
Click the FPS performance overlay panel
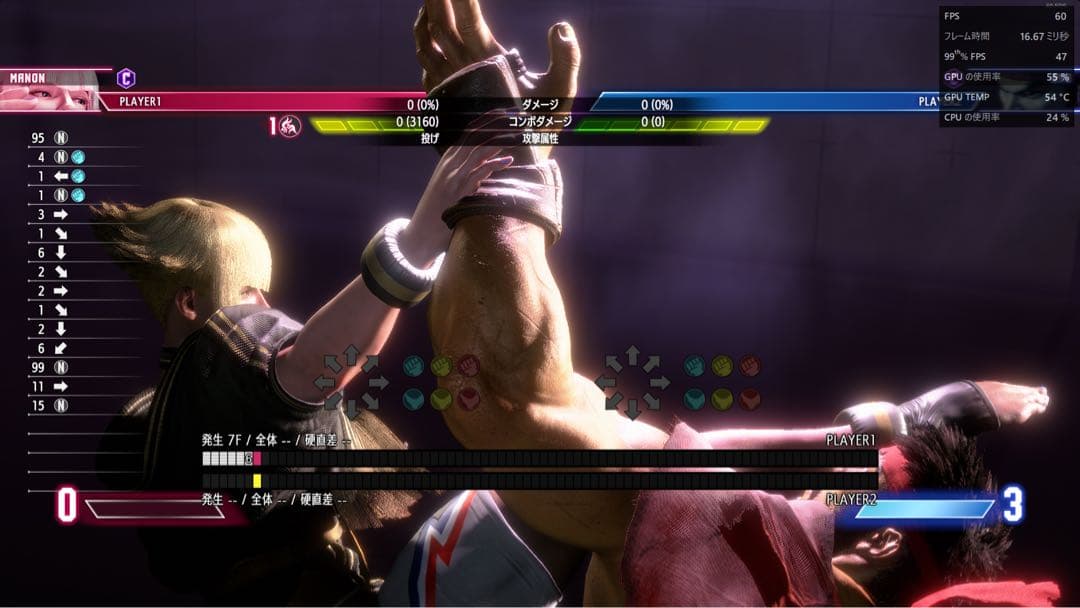point(1005,67)
